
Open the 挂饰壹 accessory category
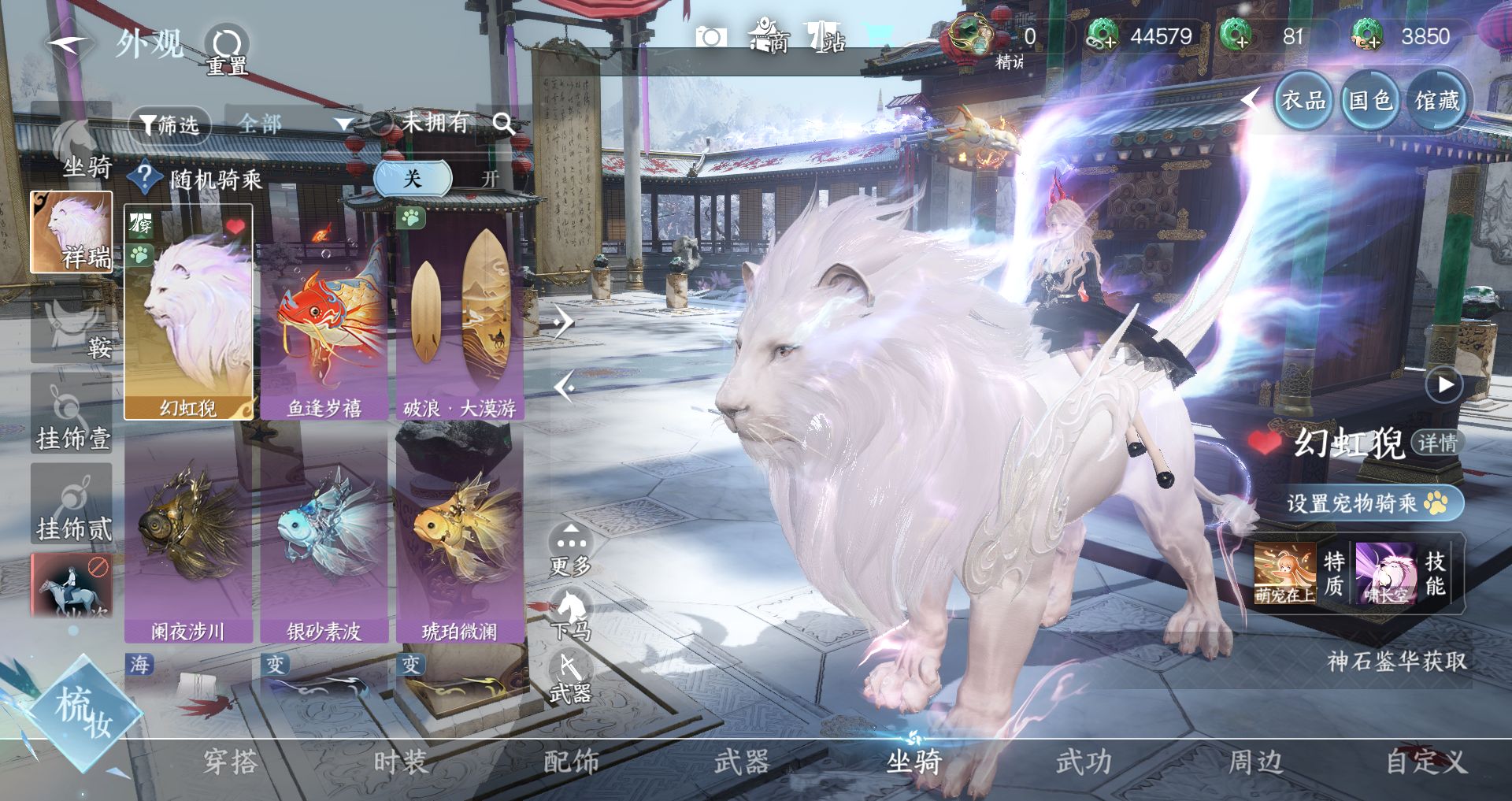click(x=72, y=417)
